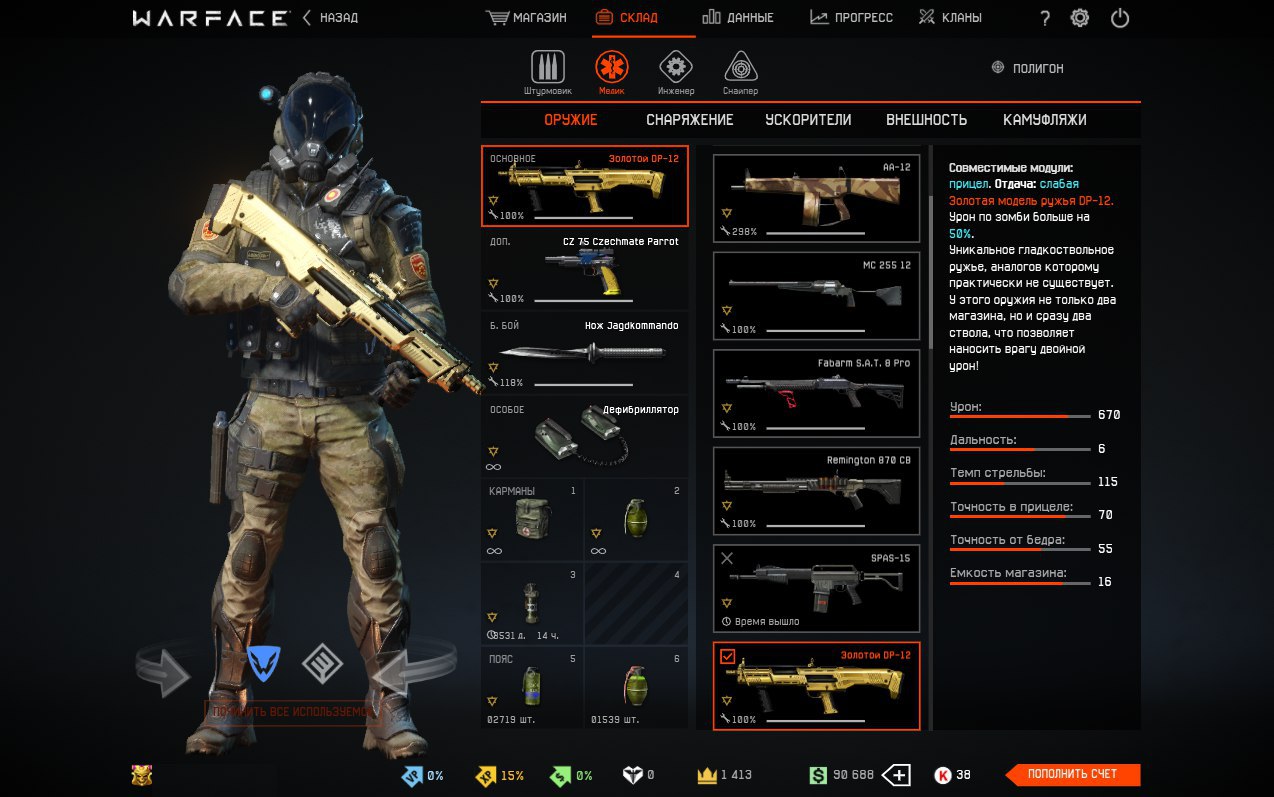The image size is (1274, 797).
Task: Open the Прогресс menu
Action: [851, 18]
